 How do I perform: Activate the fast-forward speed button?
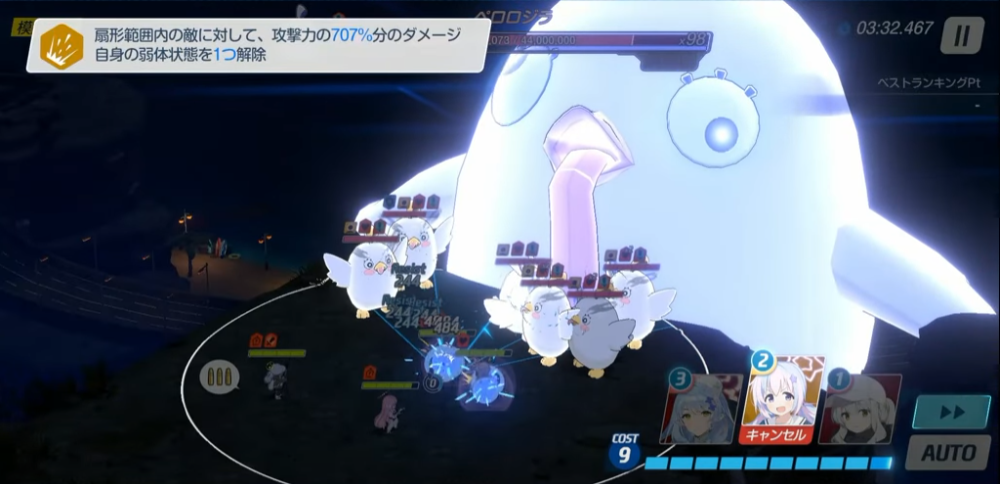[x=943, y=411]
